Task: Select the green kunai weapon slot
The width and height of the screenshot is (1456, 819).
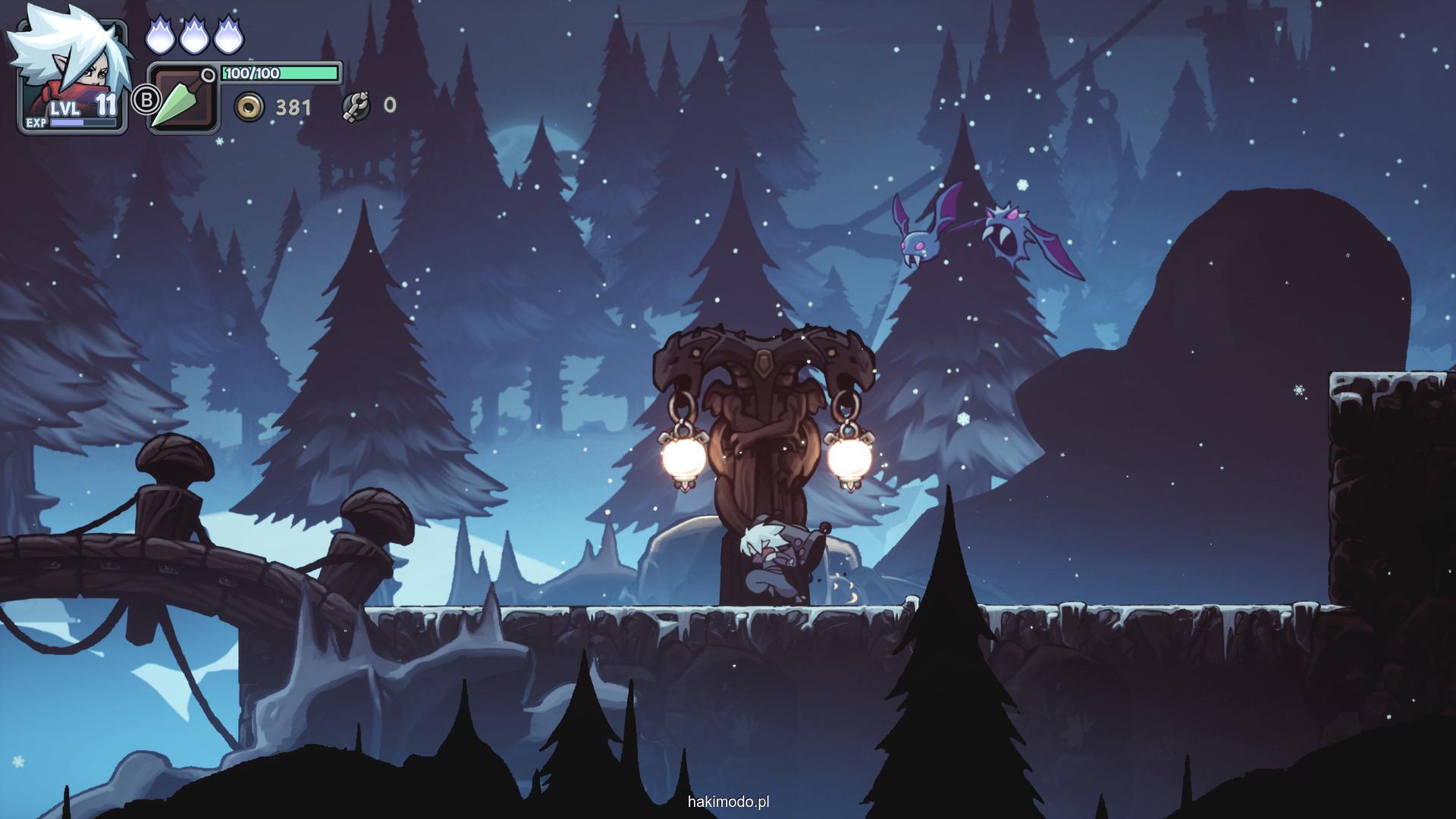Action: 182,99
